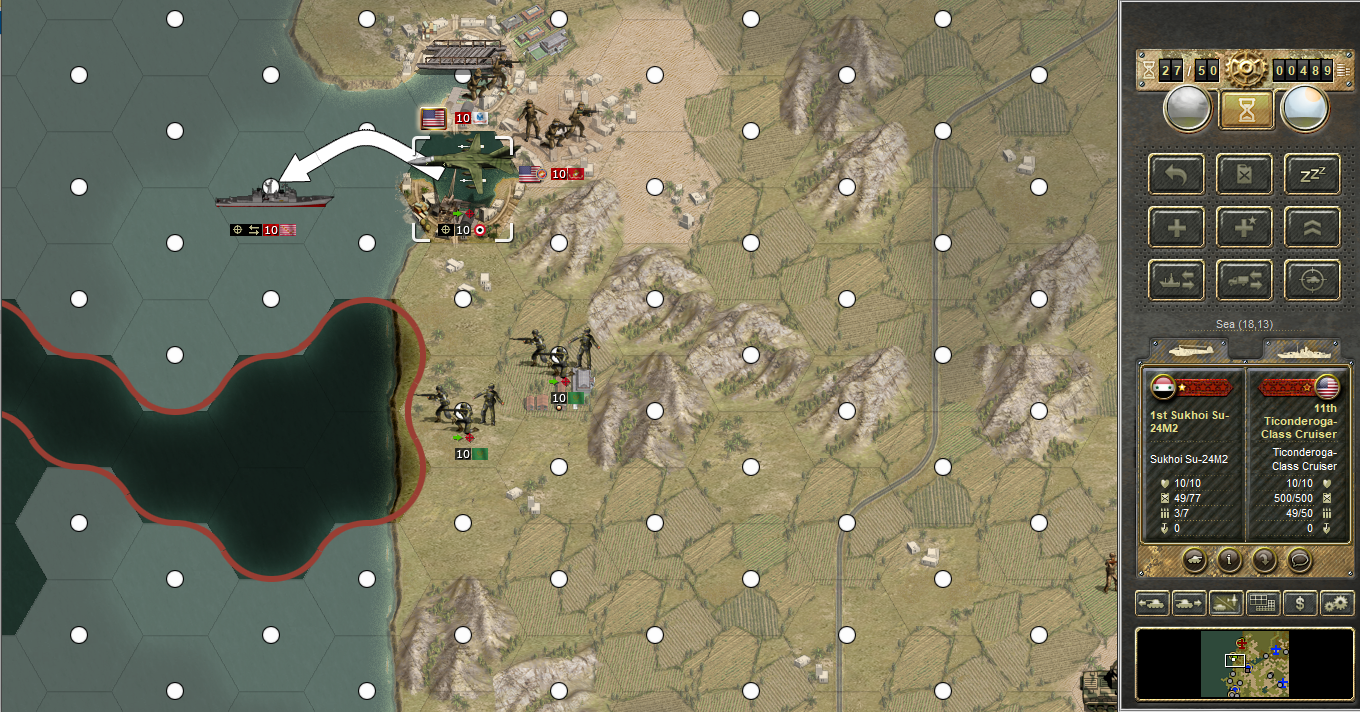Click the minimap to move the view

pos(1245,663)
